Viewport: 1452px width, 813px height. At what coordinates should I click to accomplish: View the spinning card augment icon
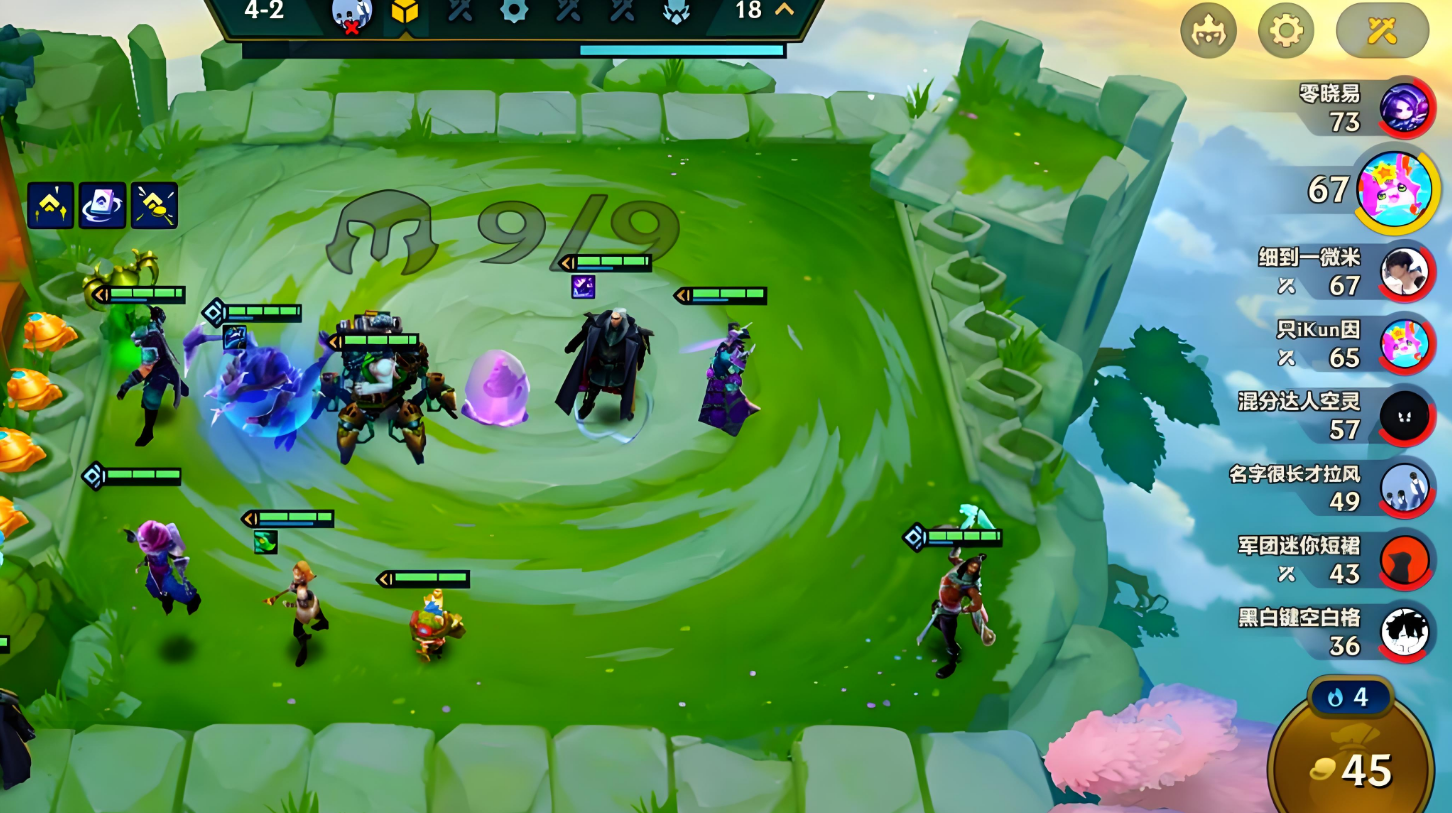point(102,205)
